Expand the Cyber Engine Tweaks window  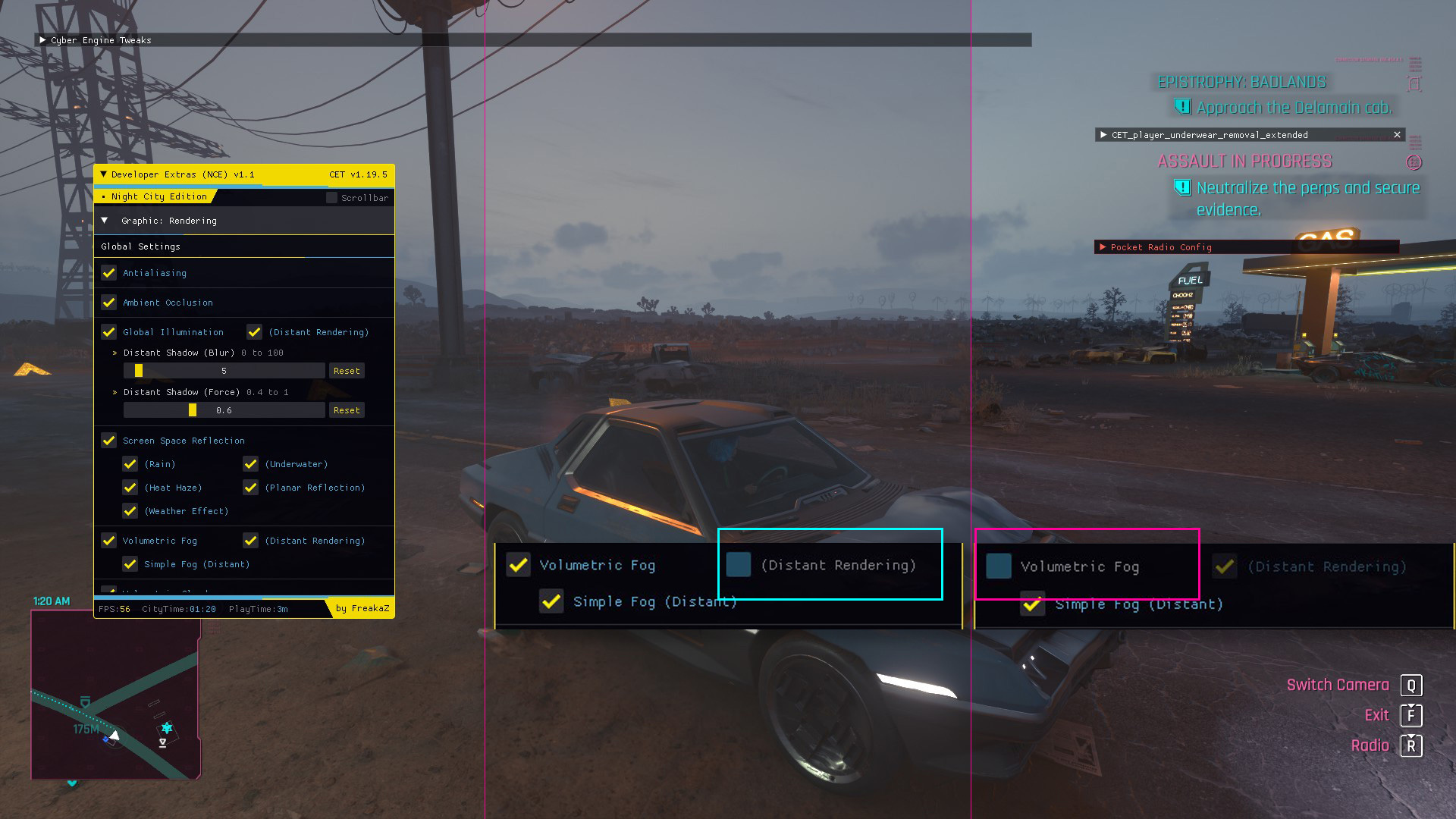(42, 40)
